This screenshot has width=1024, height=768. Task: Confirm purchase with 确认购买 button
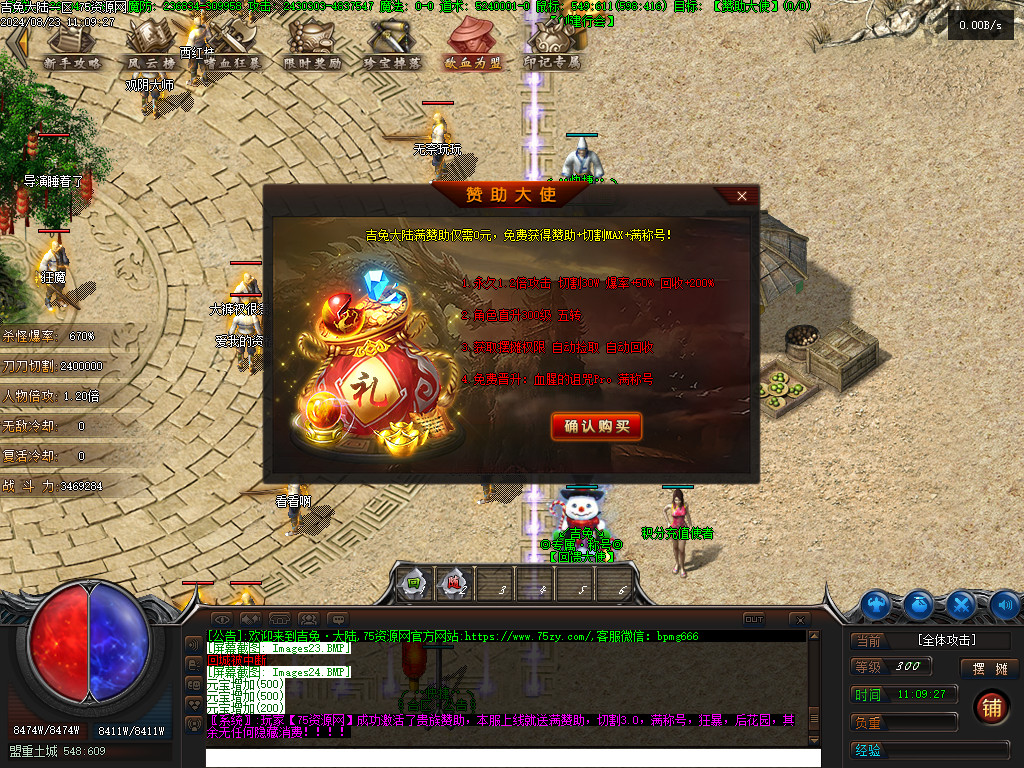596,427
